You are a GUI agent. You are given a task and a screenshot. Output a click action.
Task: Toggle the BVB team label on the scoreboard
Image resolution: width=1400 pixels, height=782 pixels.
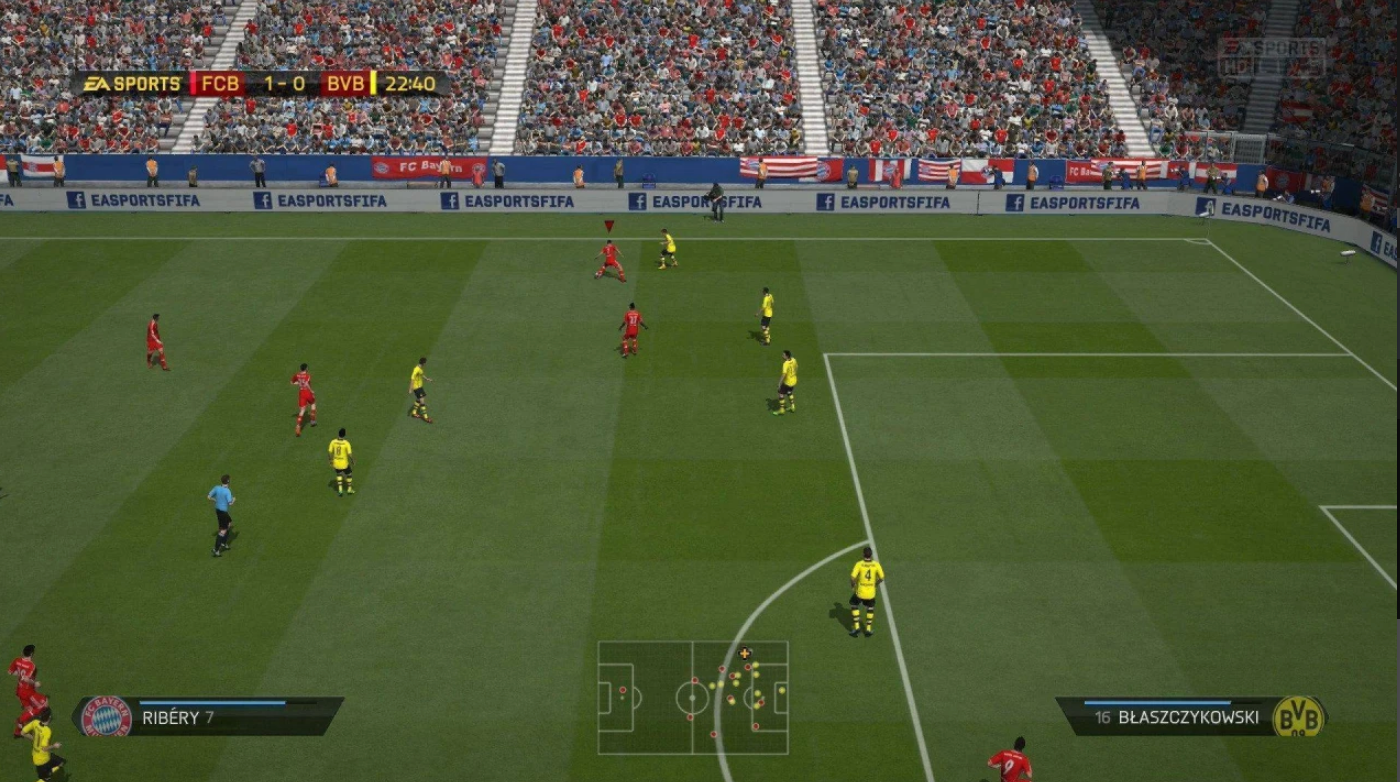click(347, 83)
